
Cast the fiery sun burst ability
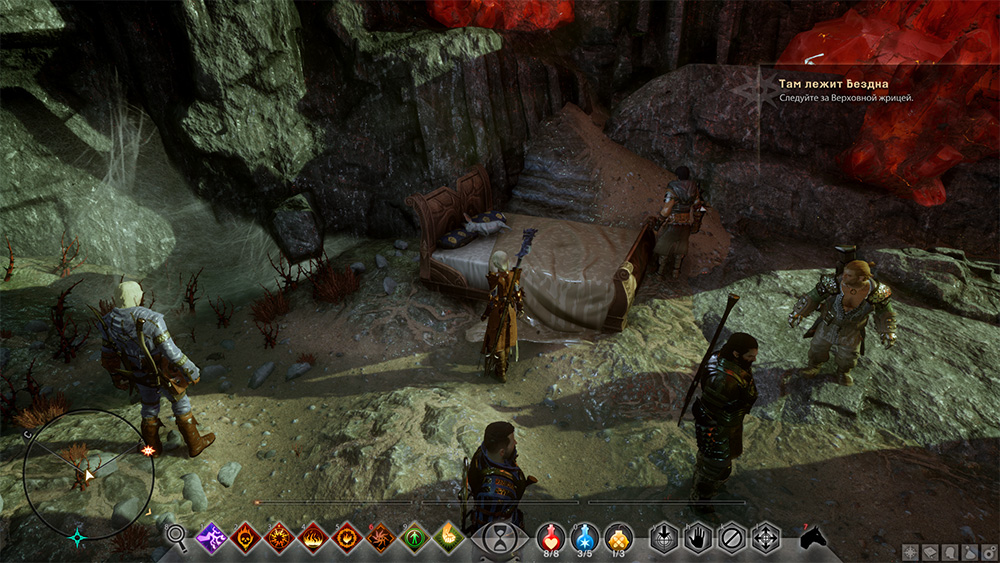(280, 538)
